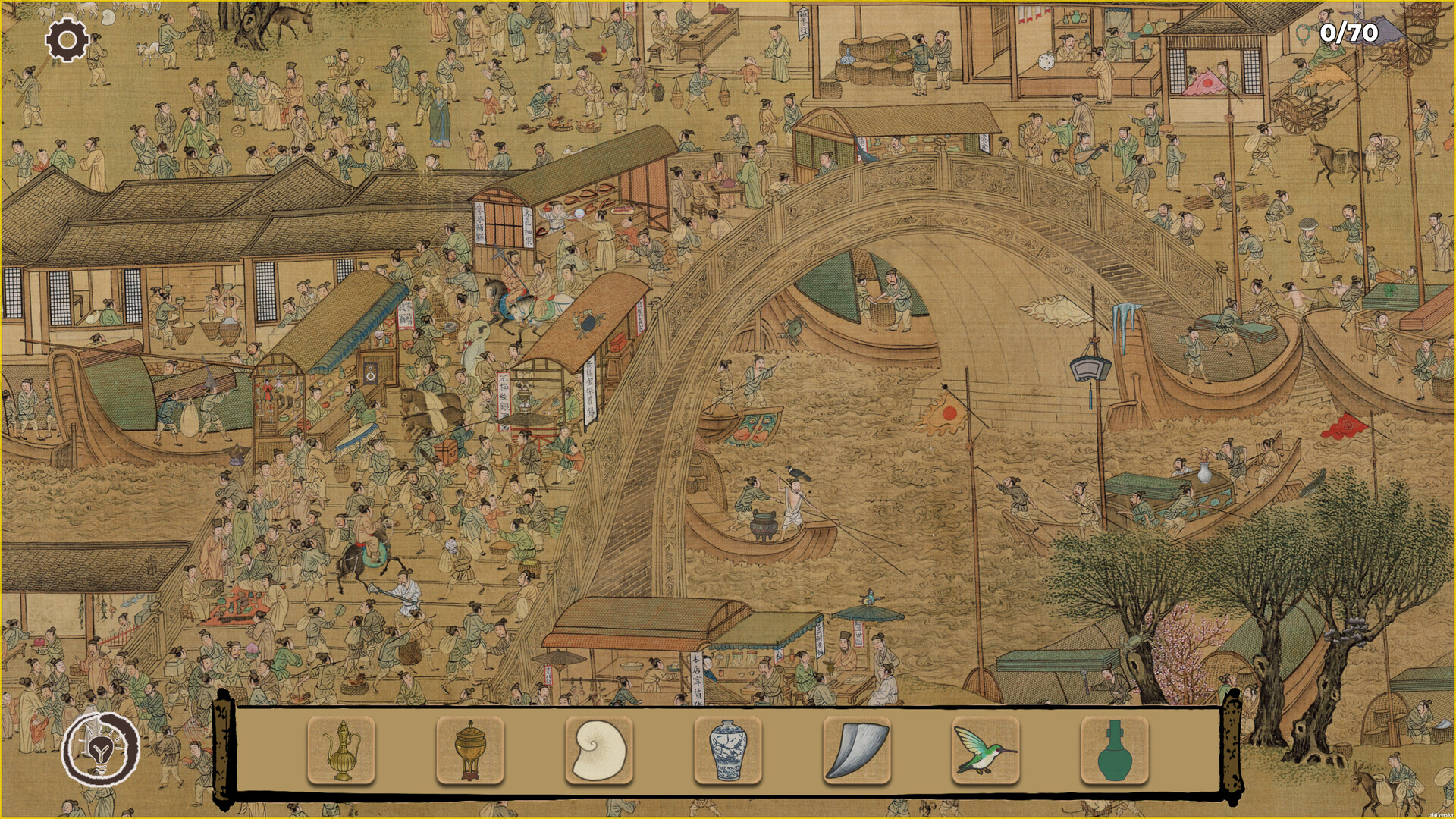Select the green gourd bottle item

pyautogui.click(x=1114, y=750)
